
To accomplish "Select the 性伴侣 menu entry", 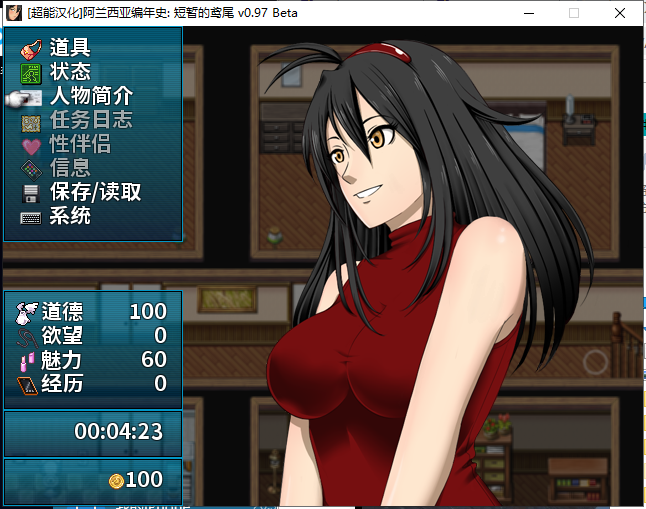I will (x=80, y=144).
